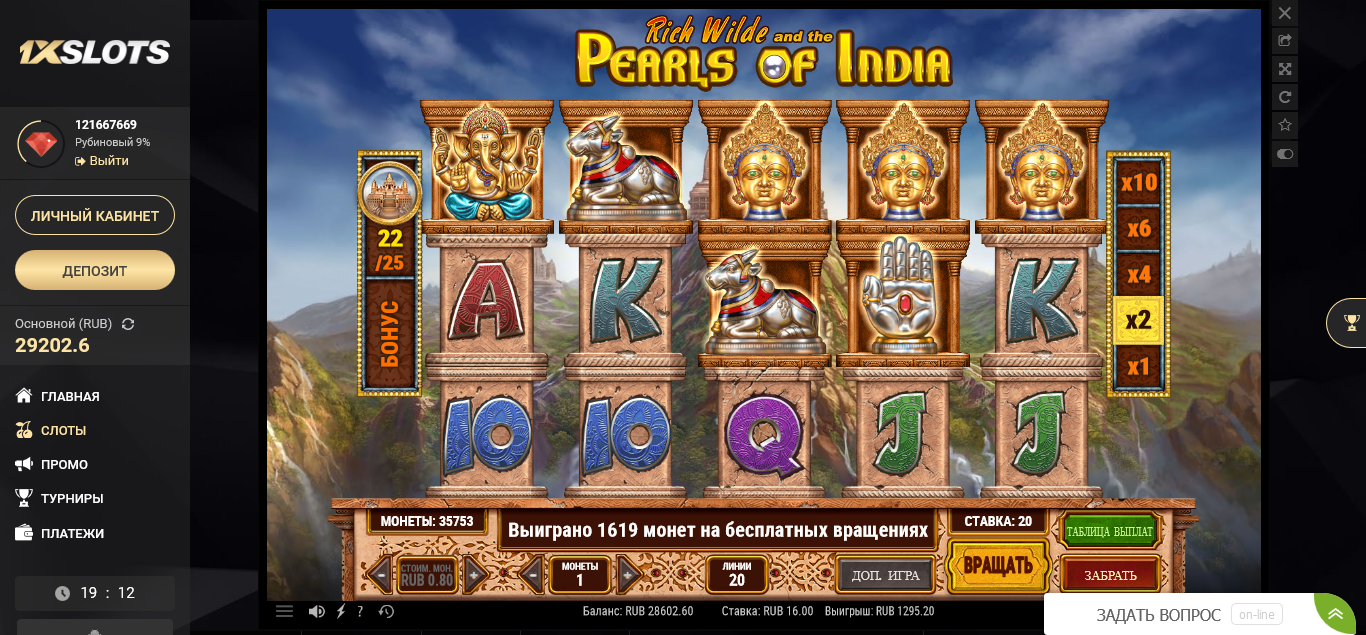Open the hamburger menu under the game
Viewport: 1366px width, 635px height.
pos(284,611)
